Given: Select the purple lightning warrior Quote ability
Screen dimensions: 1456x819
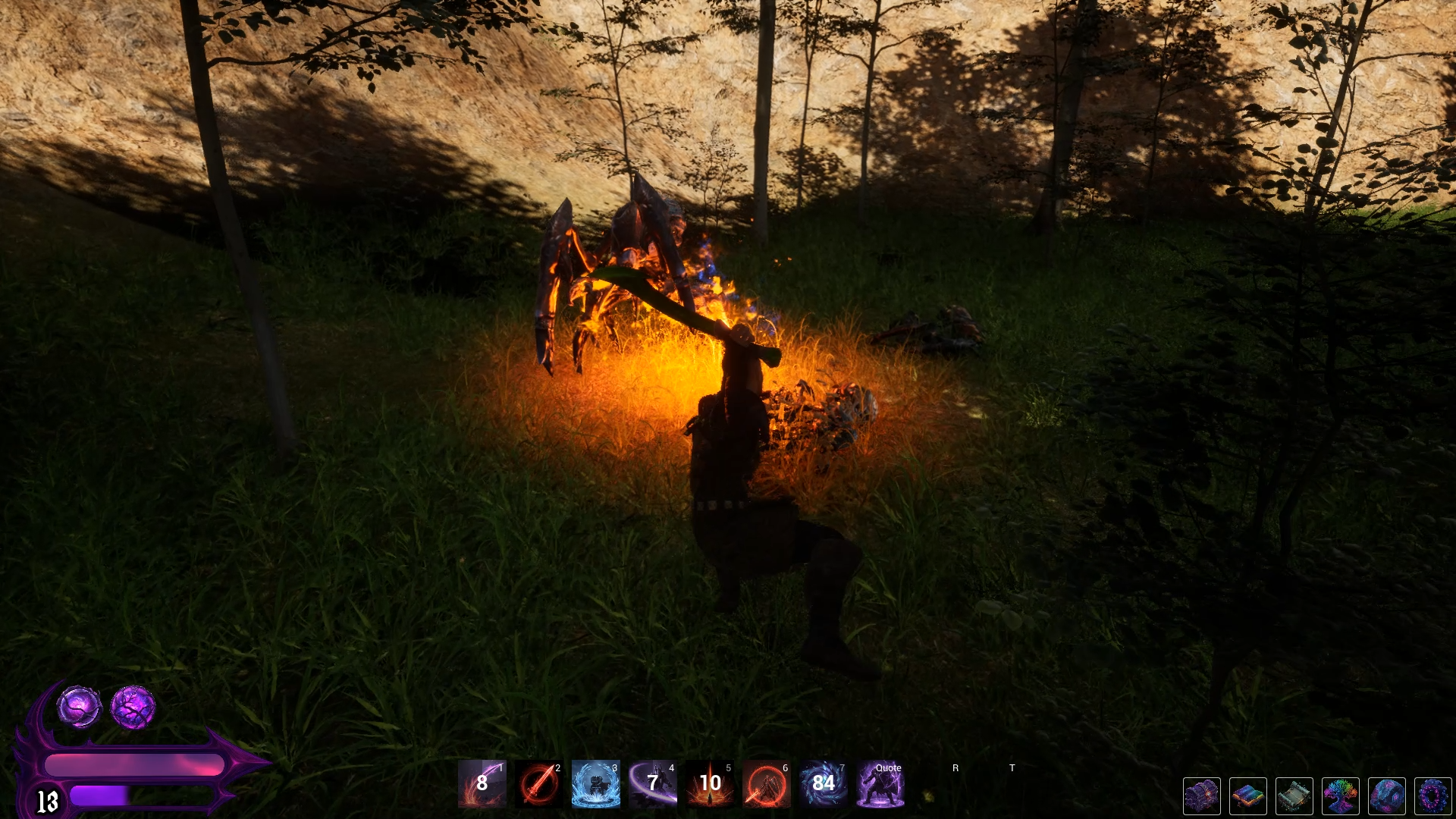Looking at the screenshot, I should click(880, 783).
